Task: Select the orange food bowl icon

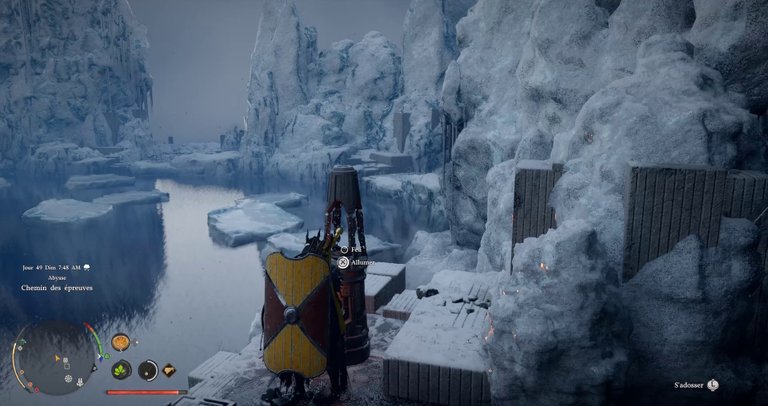Action: tap(120, 342)
